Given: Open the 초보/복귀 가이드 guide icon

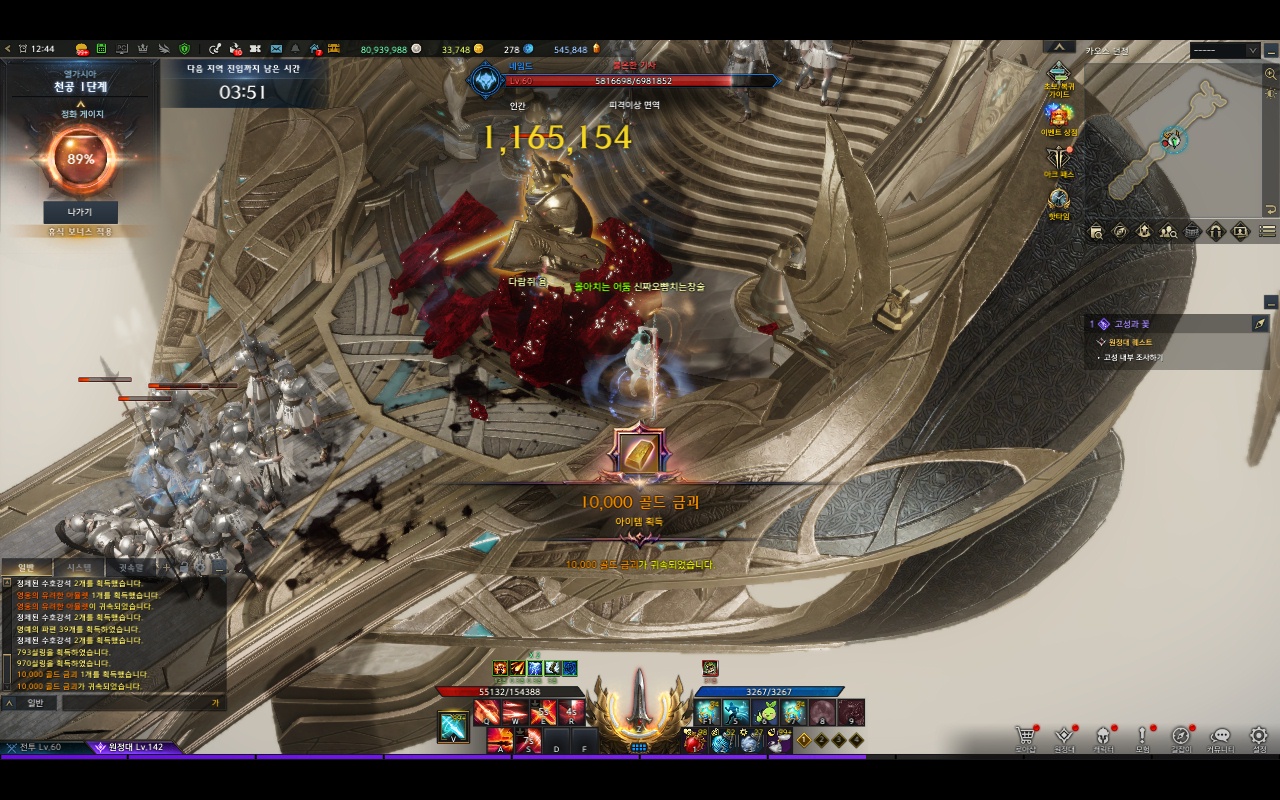Looking at the screenshot, I should [x=1059, y=76].
